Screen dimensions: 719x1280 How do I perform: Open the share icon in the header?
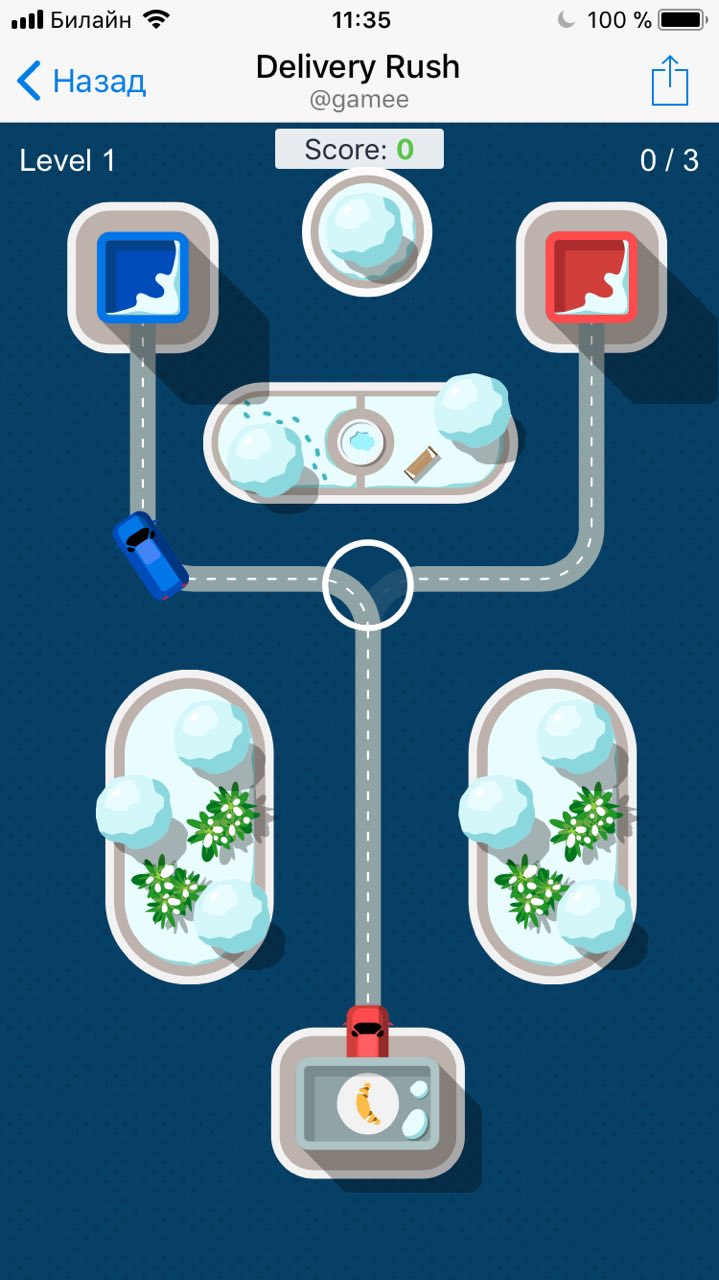tap(669, 81)
